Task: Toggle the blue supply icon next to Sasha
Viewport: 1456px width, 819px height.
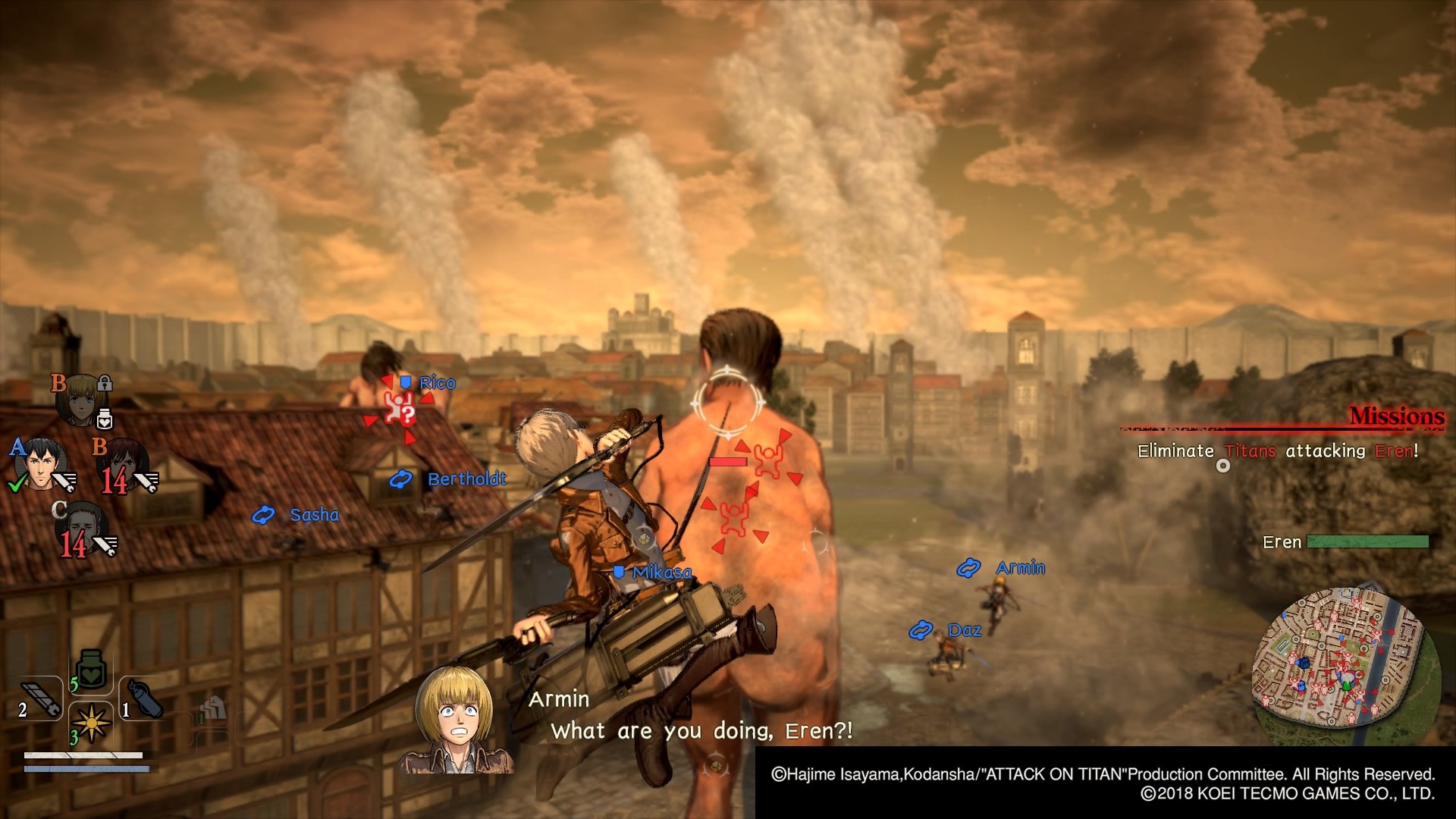Action: [x=263, y=515]
